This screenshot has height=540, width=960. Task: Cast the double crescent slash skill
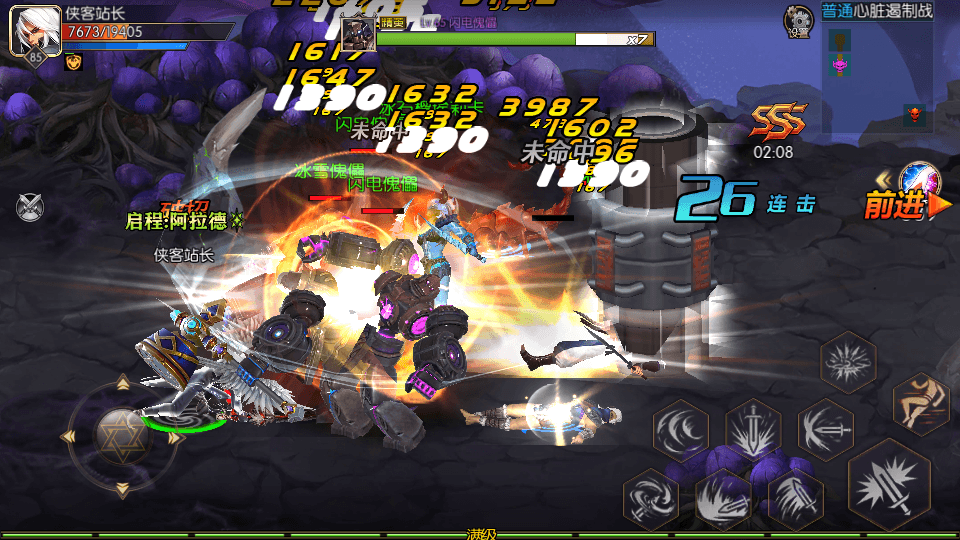click(x=681, y=430)
